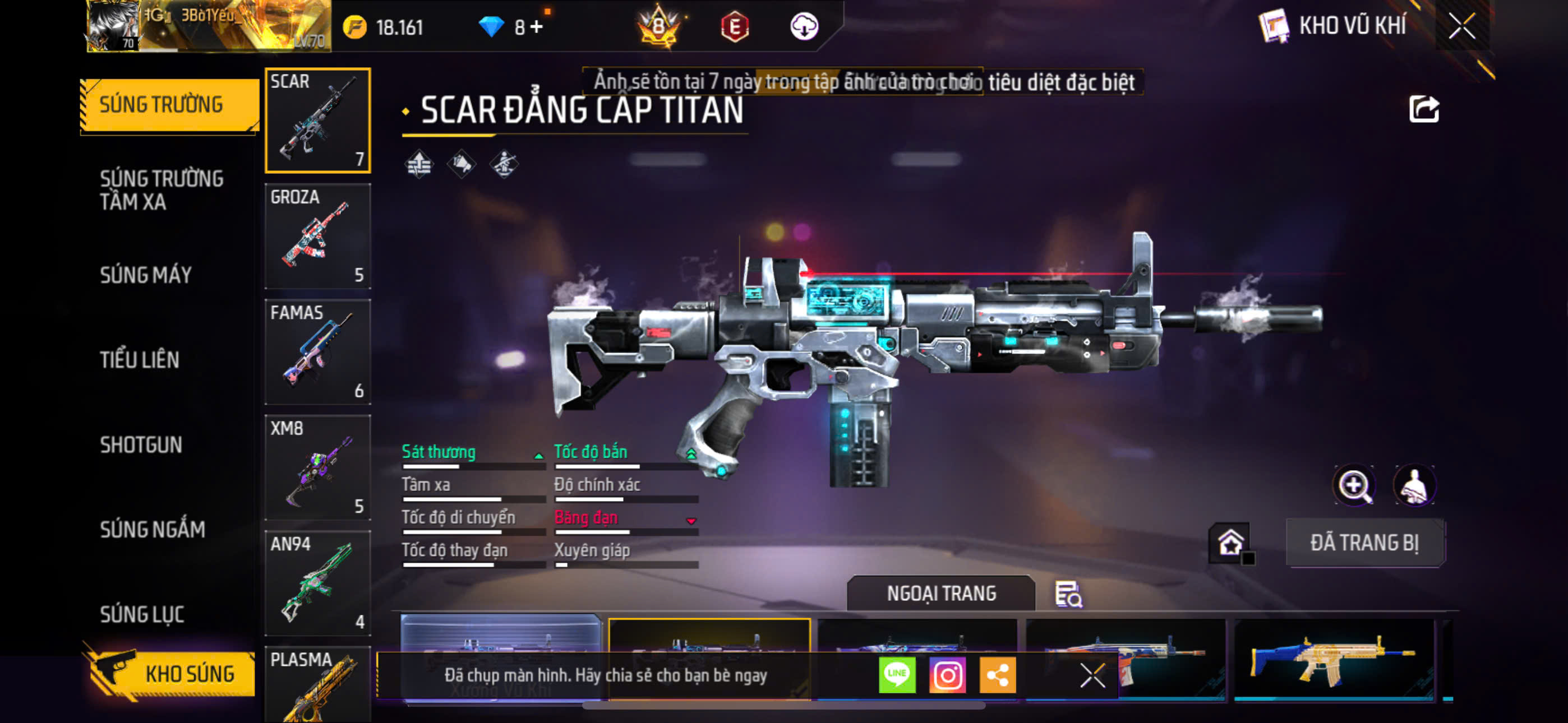Dismiss the screenshot share banner
Image resolution: width=1568 pixels, height=723 pixels.
point(1092,675)
